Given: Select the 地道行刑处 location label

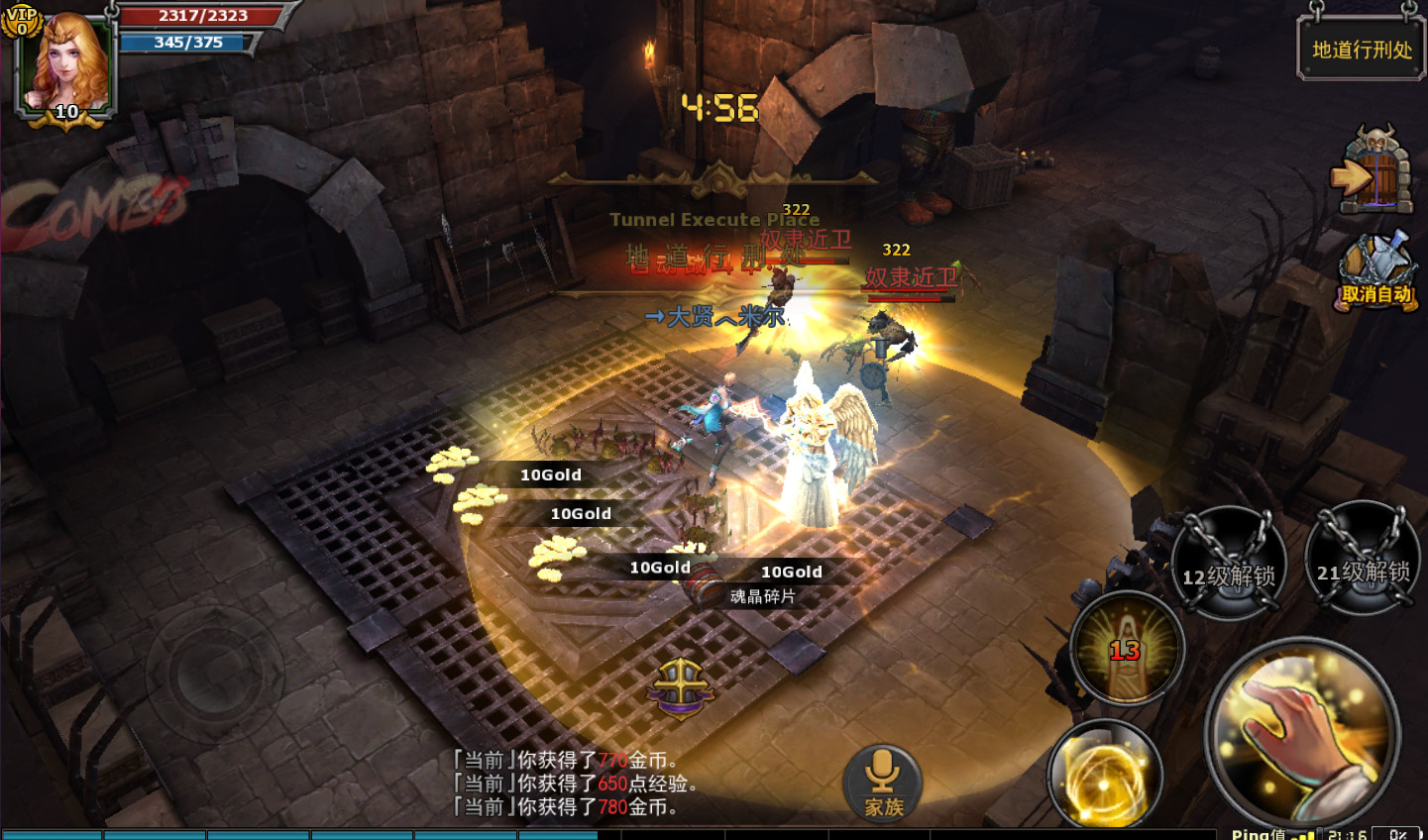Looking at the screenshot, I should click(x=1362, y=50).
